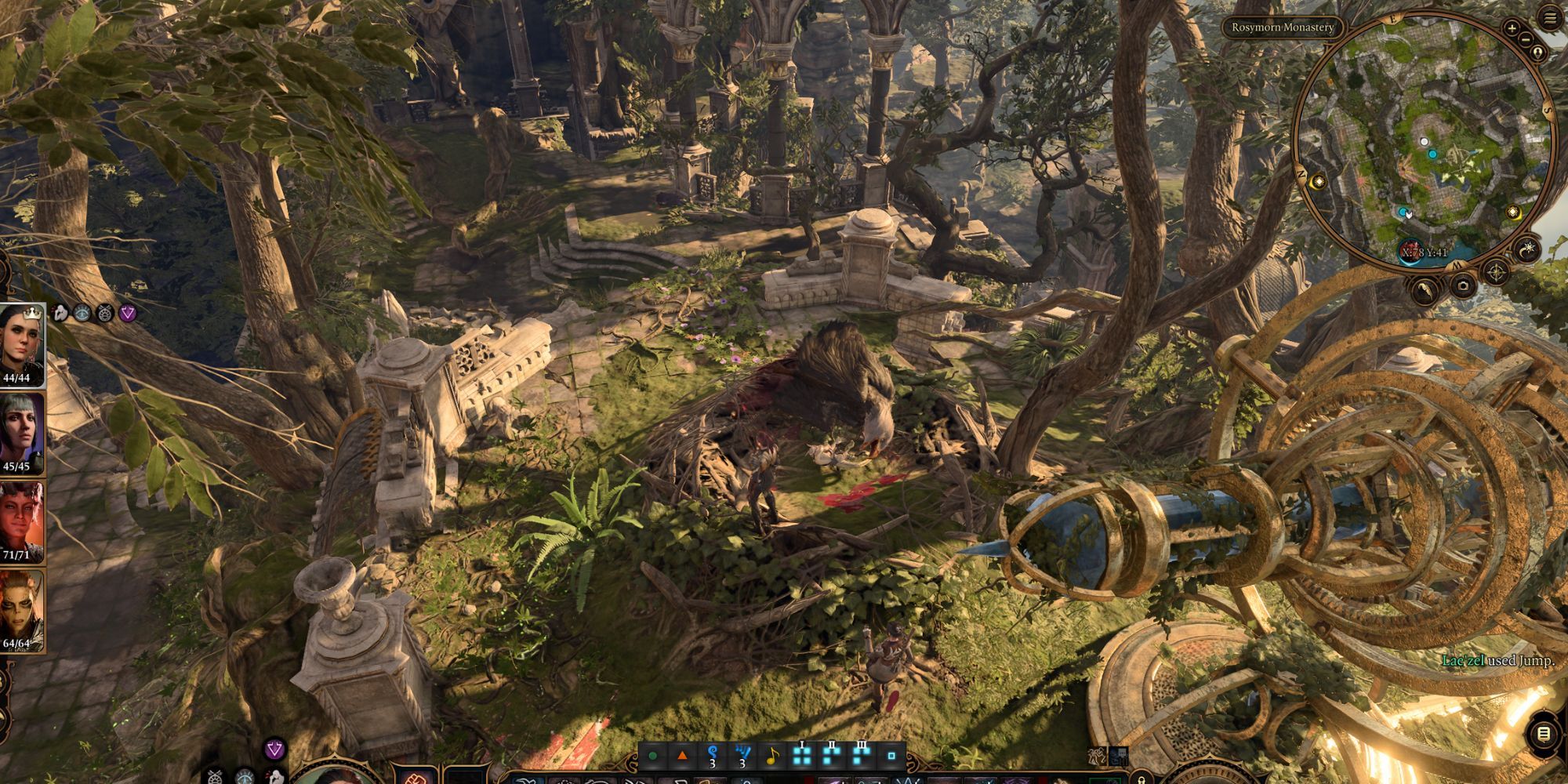Select the level I spell slot icon
Viewport: 1568px width, 784px height.
click(x=801, y=756)
